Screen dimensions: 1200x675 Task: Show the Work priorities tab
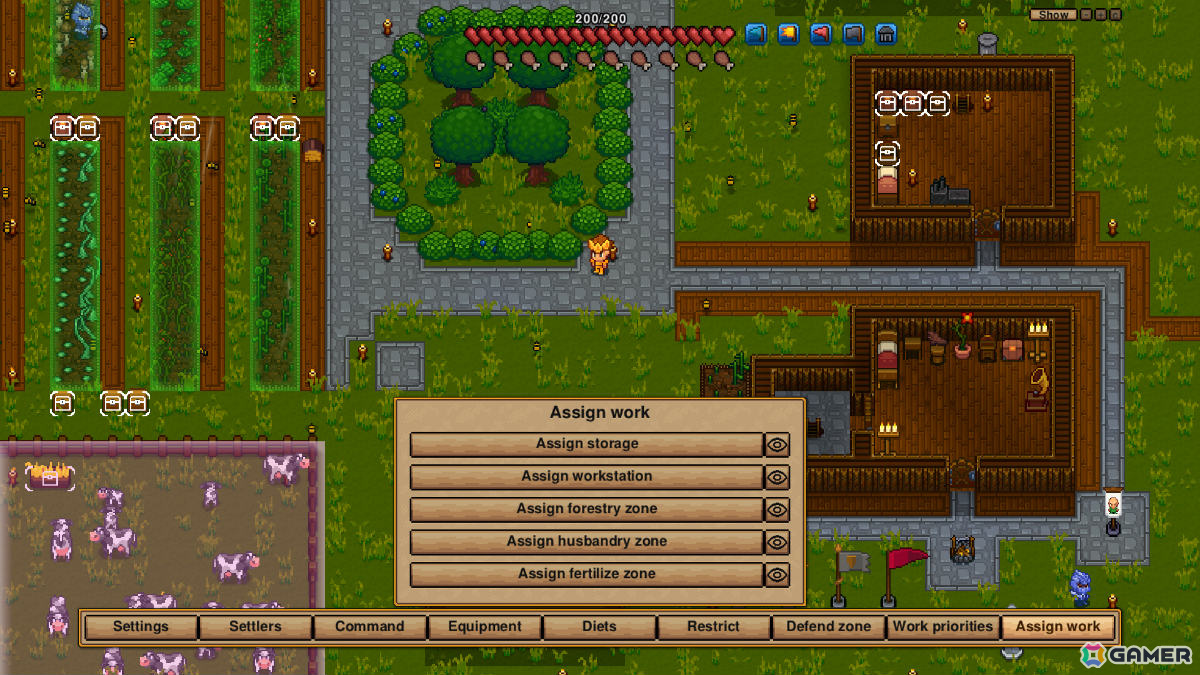(943, 627)
